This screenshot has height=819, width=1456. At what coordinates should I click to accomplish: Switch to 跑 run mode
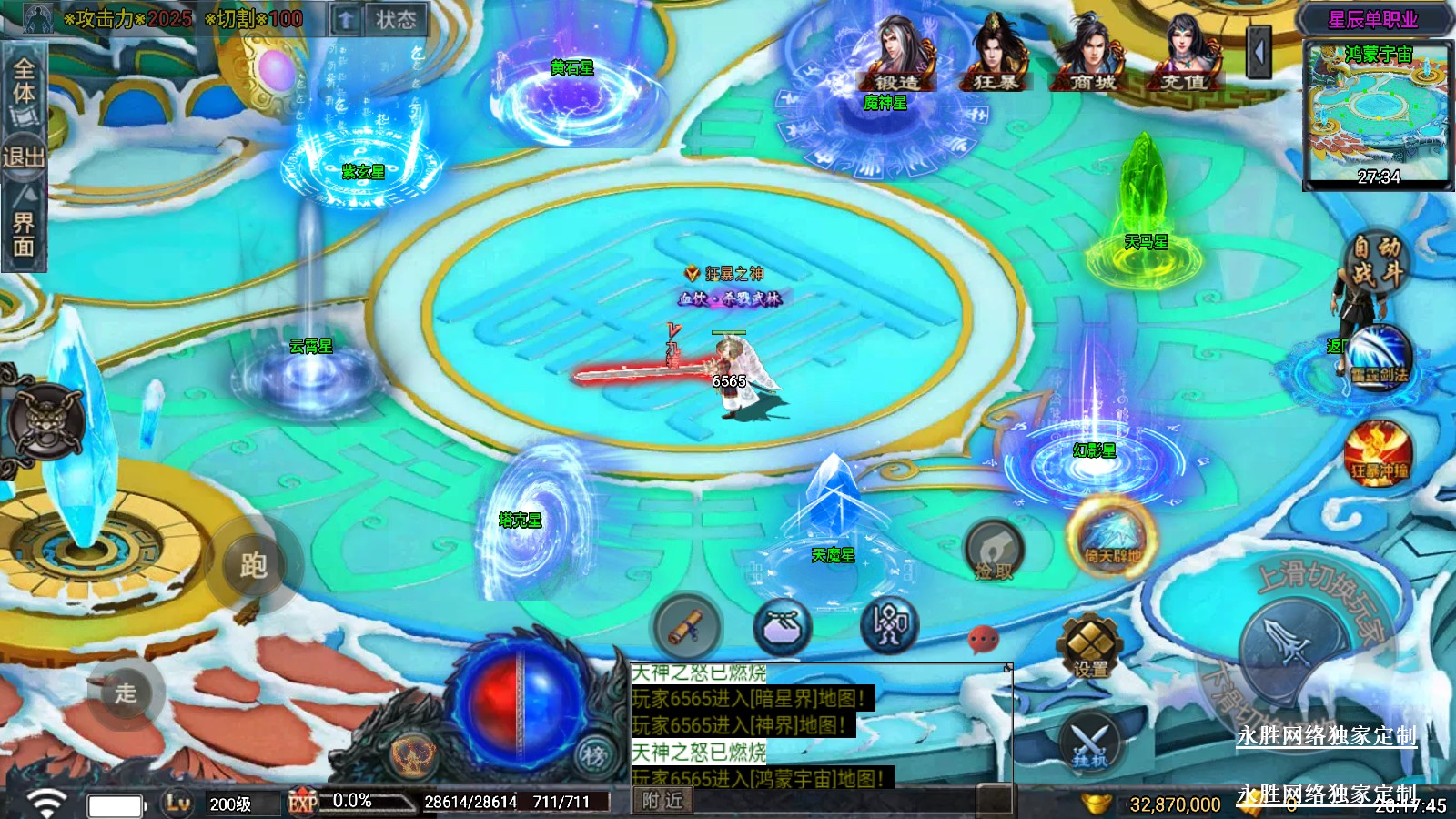pyautogui.click(x=253, y=566)
